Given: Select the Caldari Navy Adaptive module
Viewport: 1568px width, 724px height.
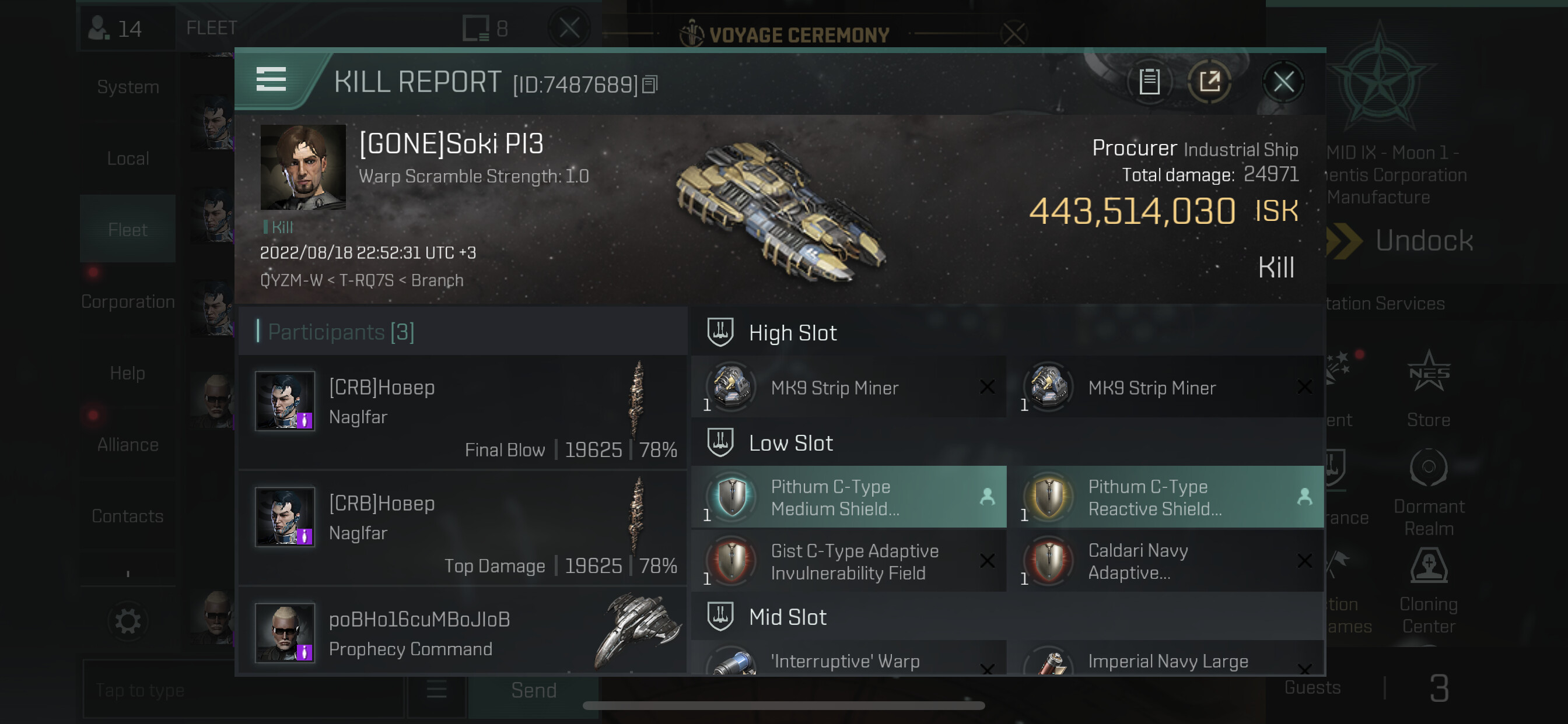Looking at the screenshot, I should click(1165, 561).
